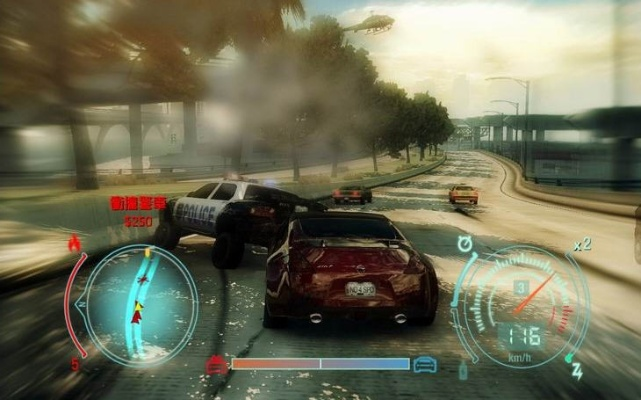Viewport: 641px width, 400px height.
Task: Click the red police car icon
Action: [216, 364]
